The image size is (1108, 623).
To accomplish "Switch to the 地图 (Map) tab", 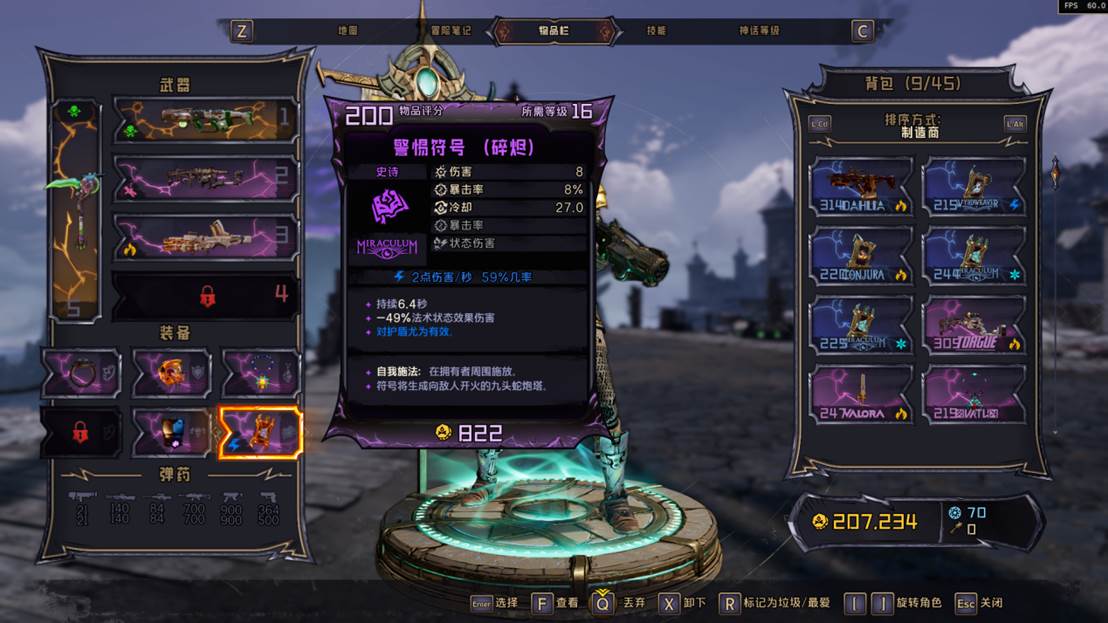I will click(347, 31).
